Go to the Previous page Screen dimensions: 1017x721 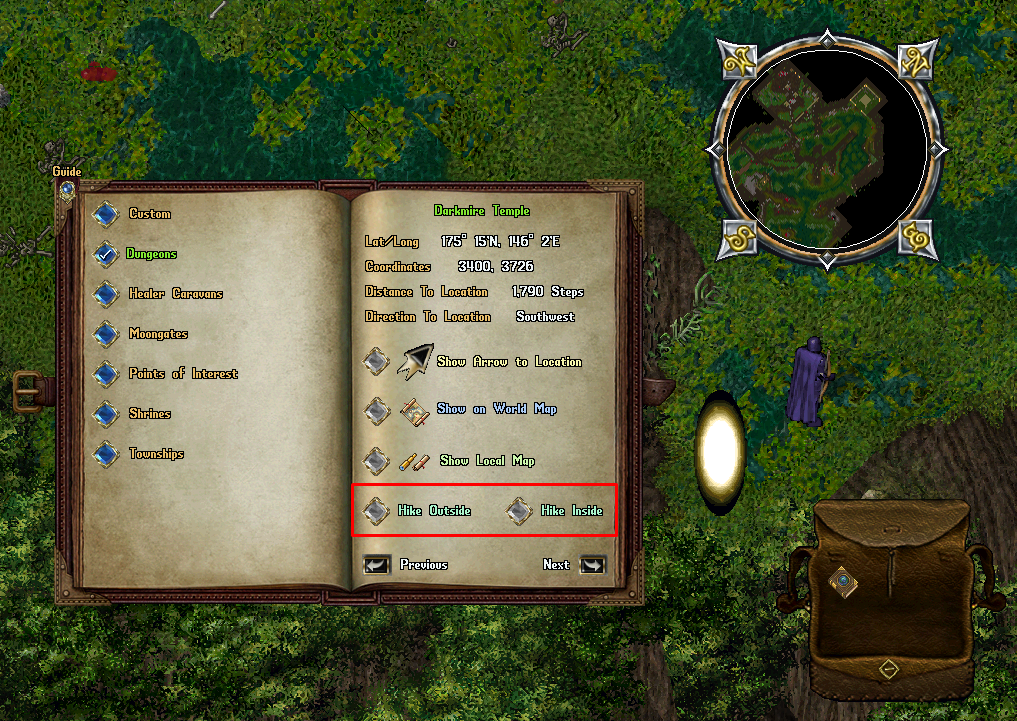pos(377,565)
